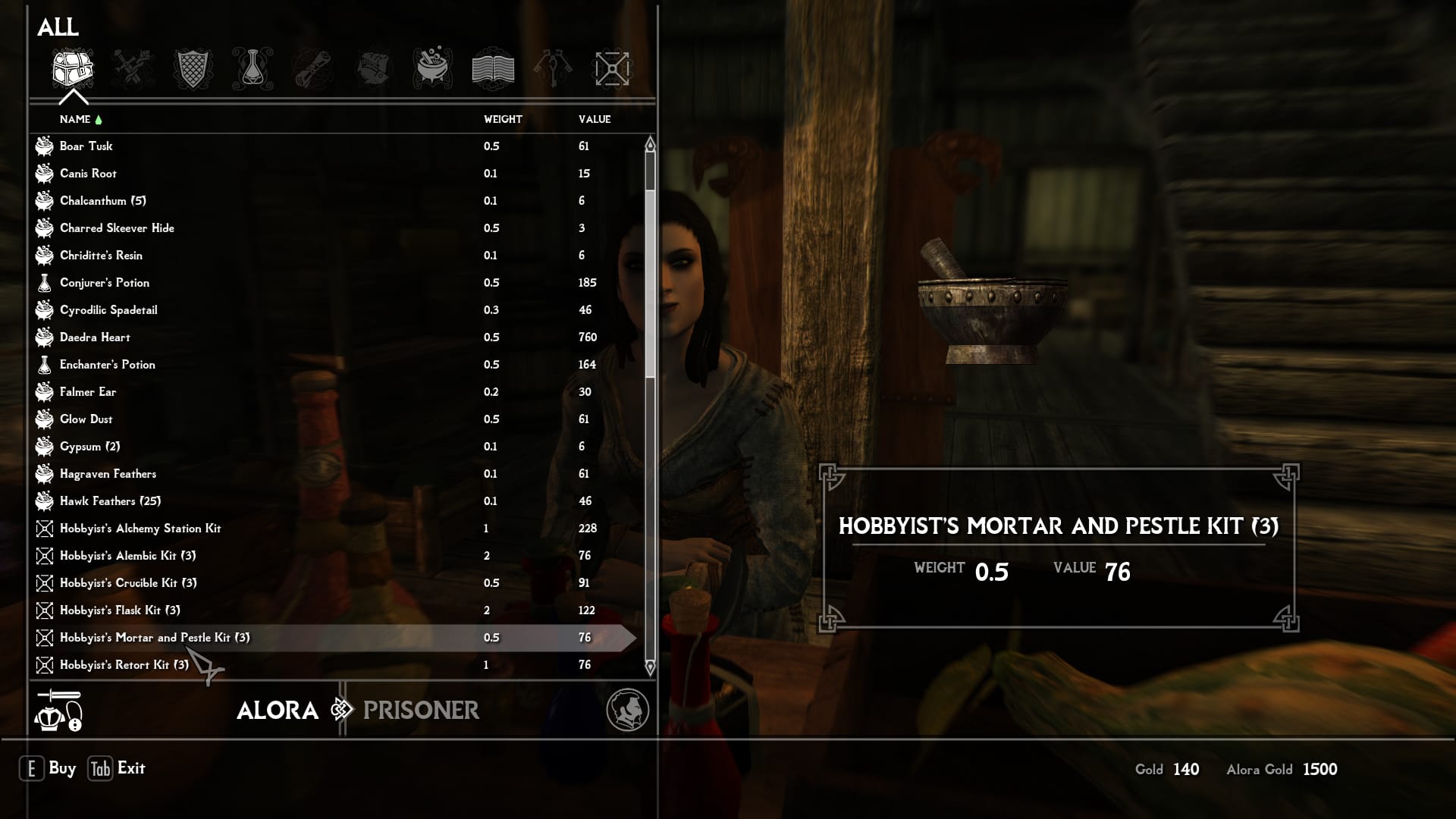Sort the list by Name header
This screenshot has height=819, width=1456.
75,119
